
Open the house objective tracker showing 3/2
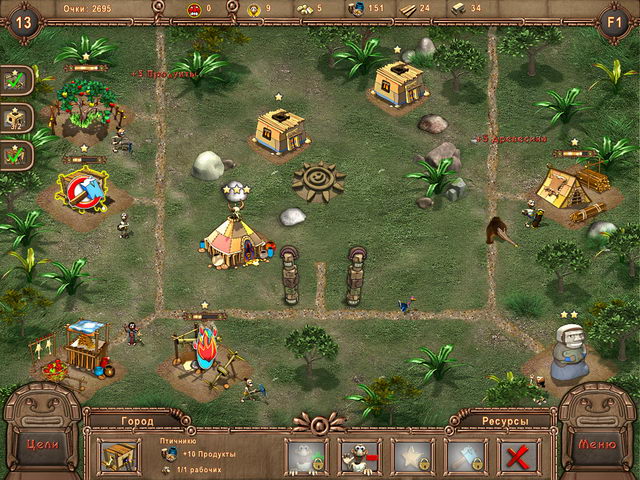(17, 118)
